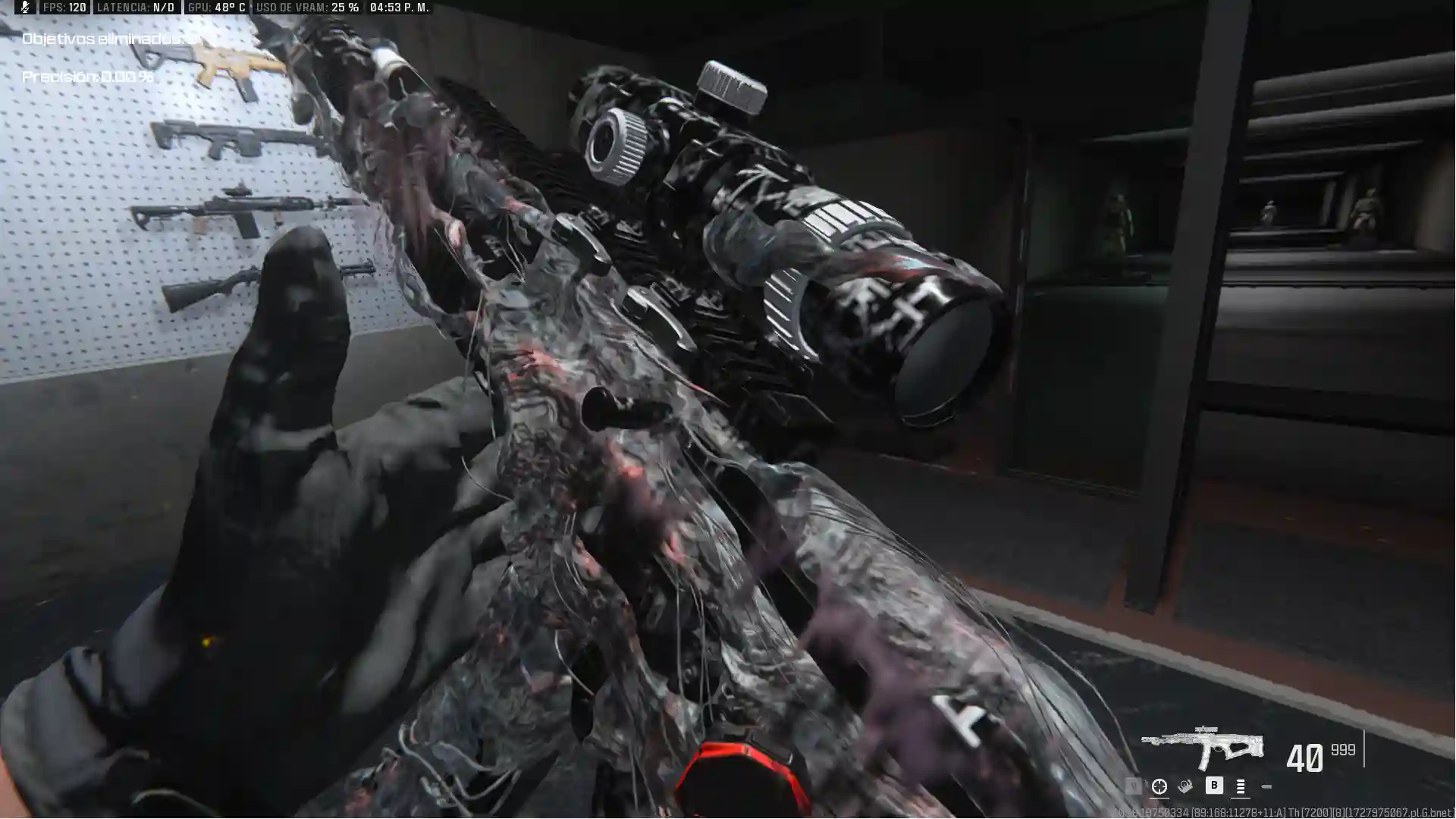Click the lethal equipment slot dash icon
Image resolution: width=1456 pixels, height=819 pixels.
click(1266, 786)
